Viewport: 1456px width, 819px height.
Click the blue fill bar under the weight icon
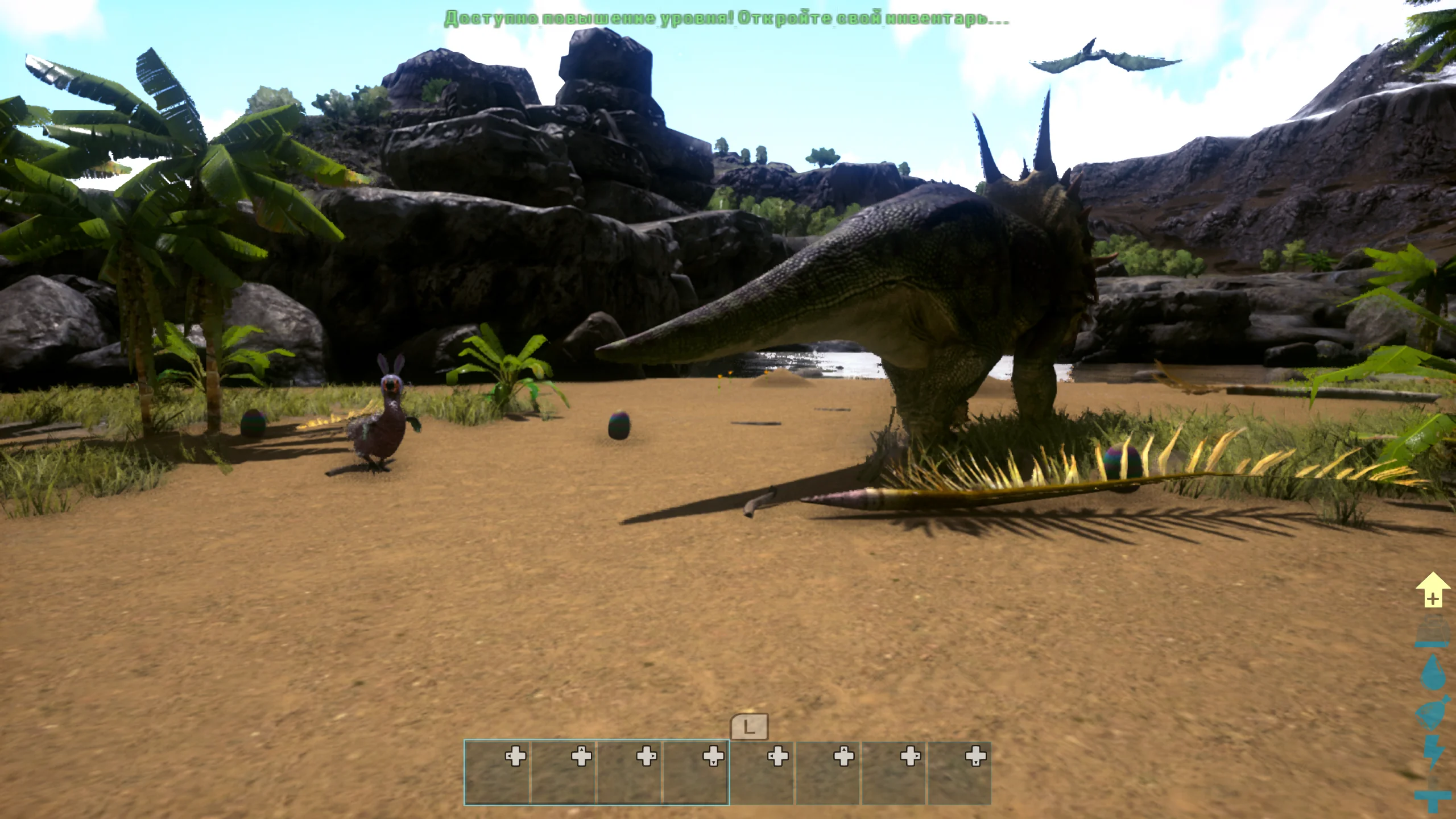(1431, 644)
